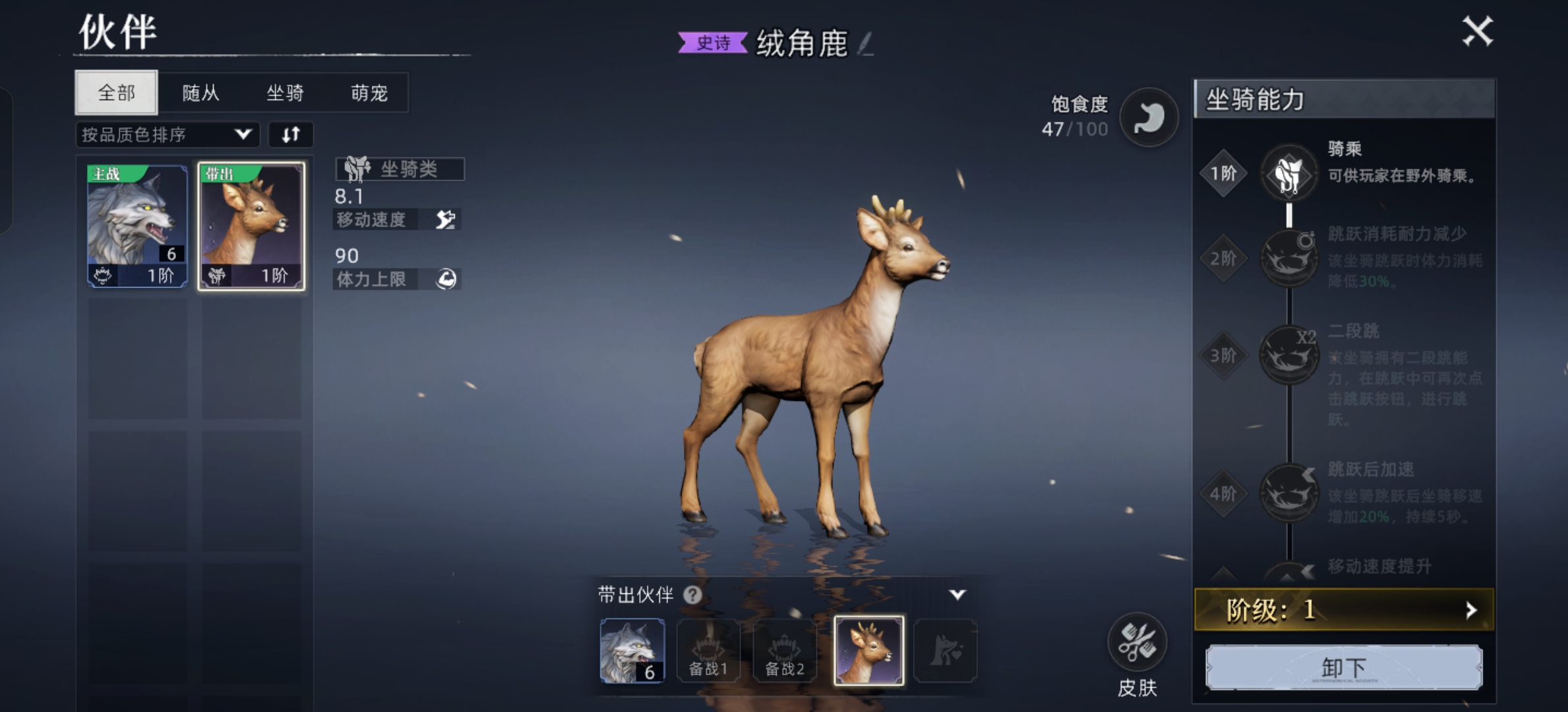Tap the 卸下 unequip button
This screenshot has height=712, width=1568.
point(1344,667)
